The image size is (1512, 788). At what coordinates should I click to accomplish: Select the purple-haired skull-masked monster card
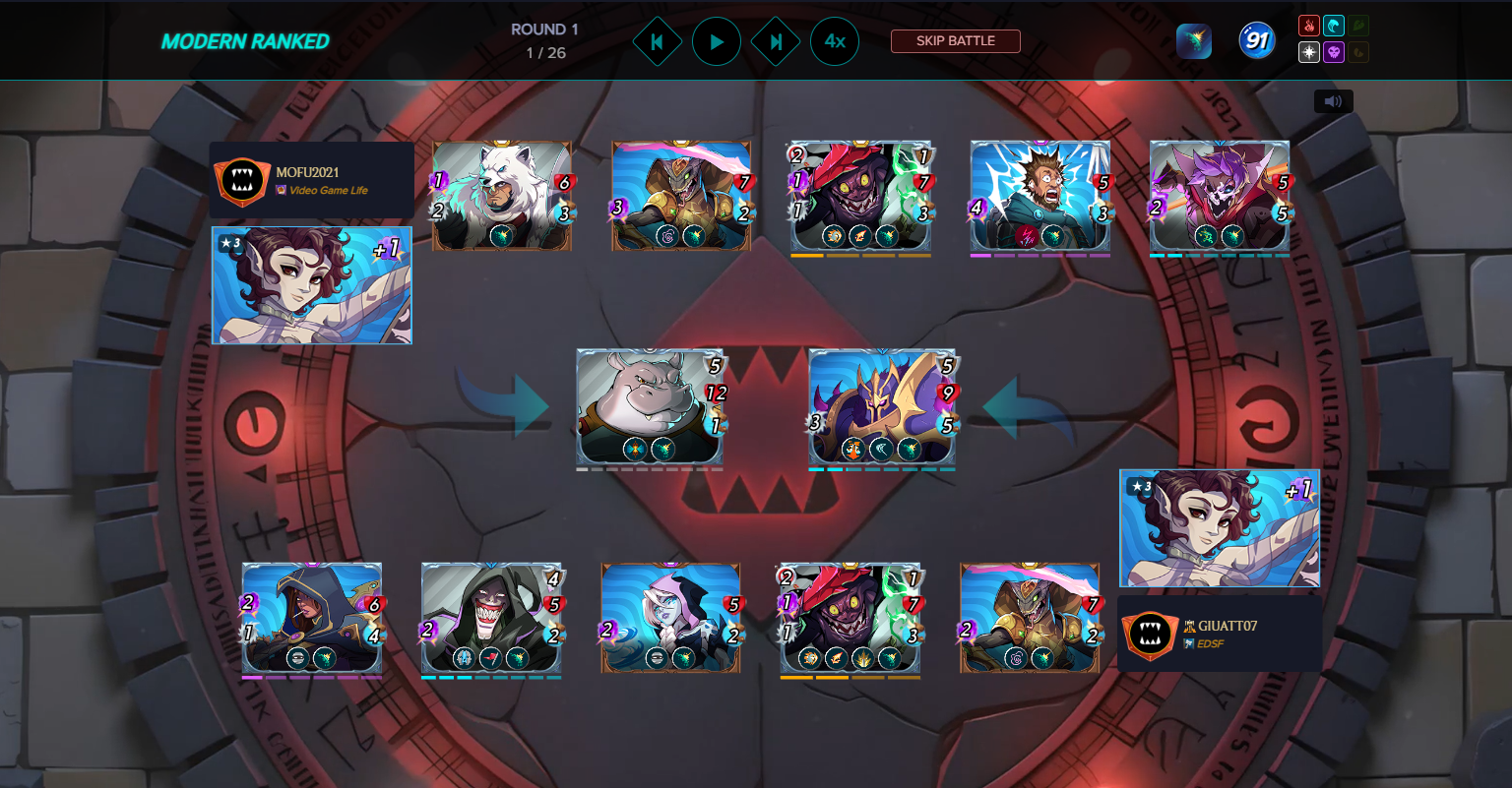click(x=1220, y=195)
